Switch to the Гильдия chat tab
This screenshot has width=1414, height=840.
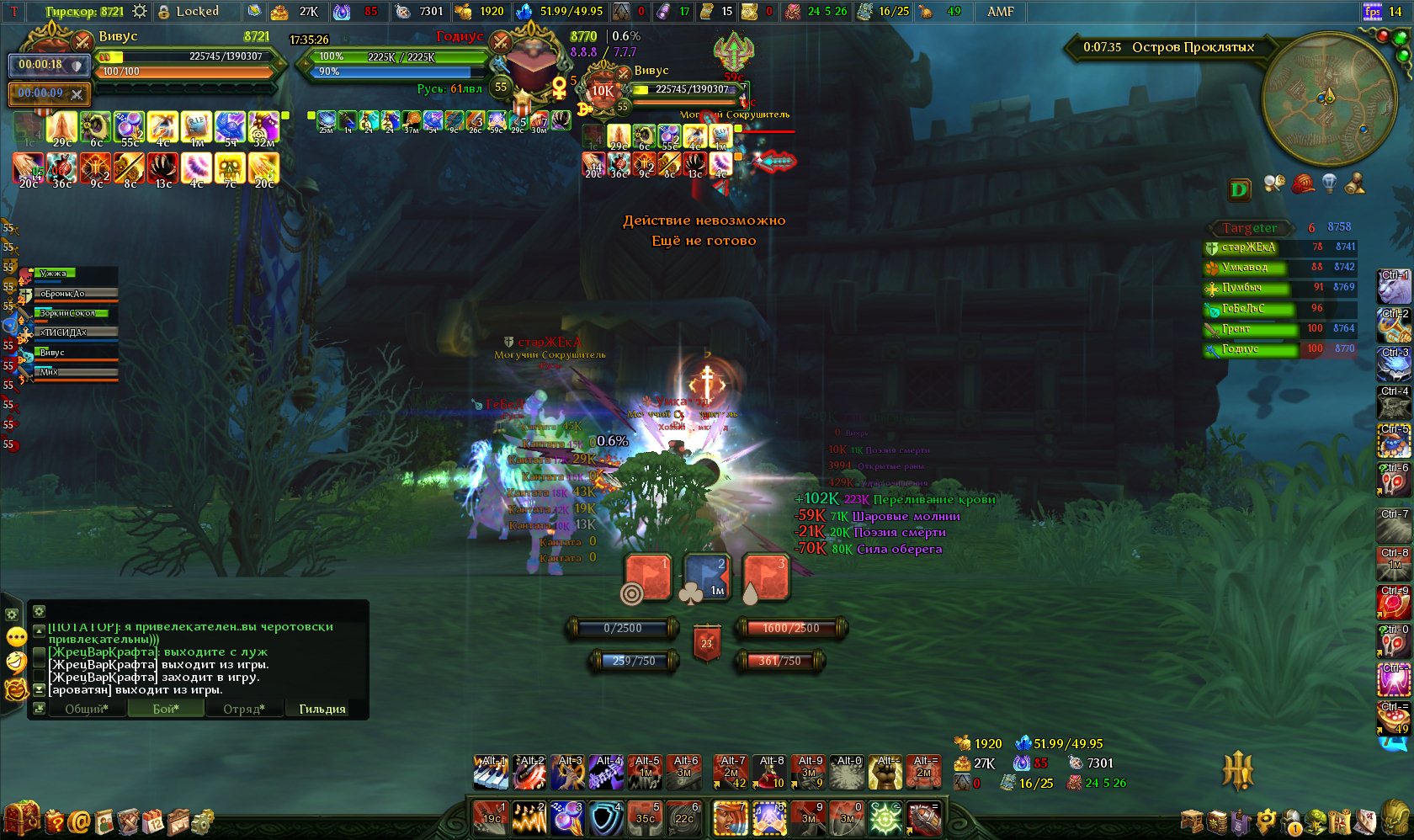(x=322, y=709)
